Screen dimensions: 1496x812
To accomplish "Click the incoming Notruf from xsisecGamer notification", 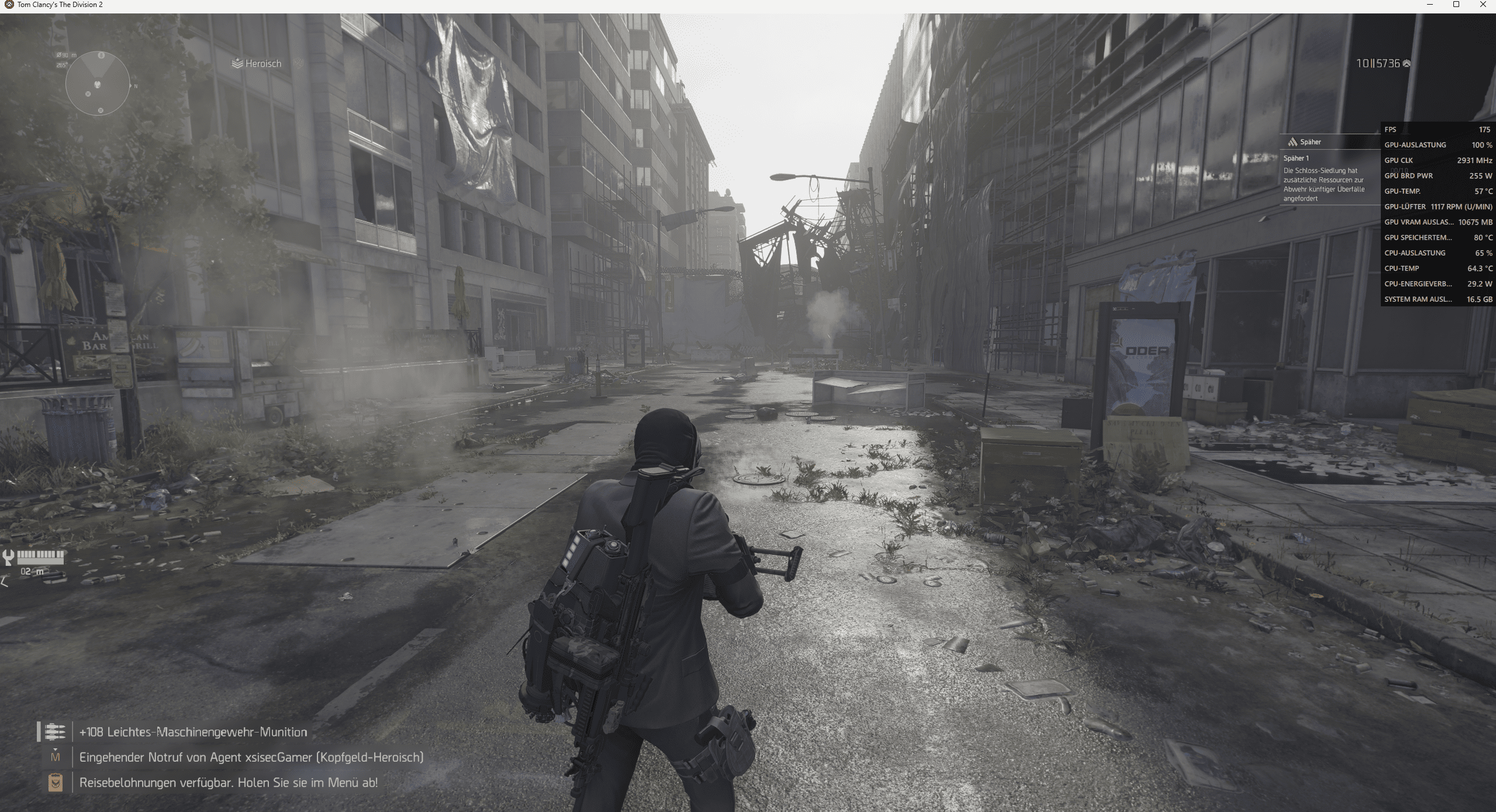I will pyautogui.click(x=251, y=757).
